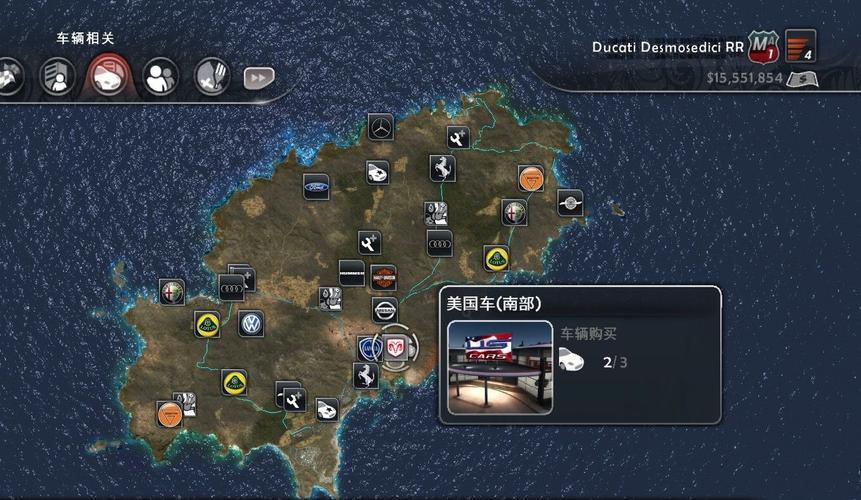Select the Mercedes-Benz dealership marker
Screen dimensions: 861x500
pos(381,127)
